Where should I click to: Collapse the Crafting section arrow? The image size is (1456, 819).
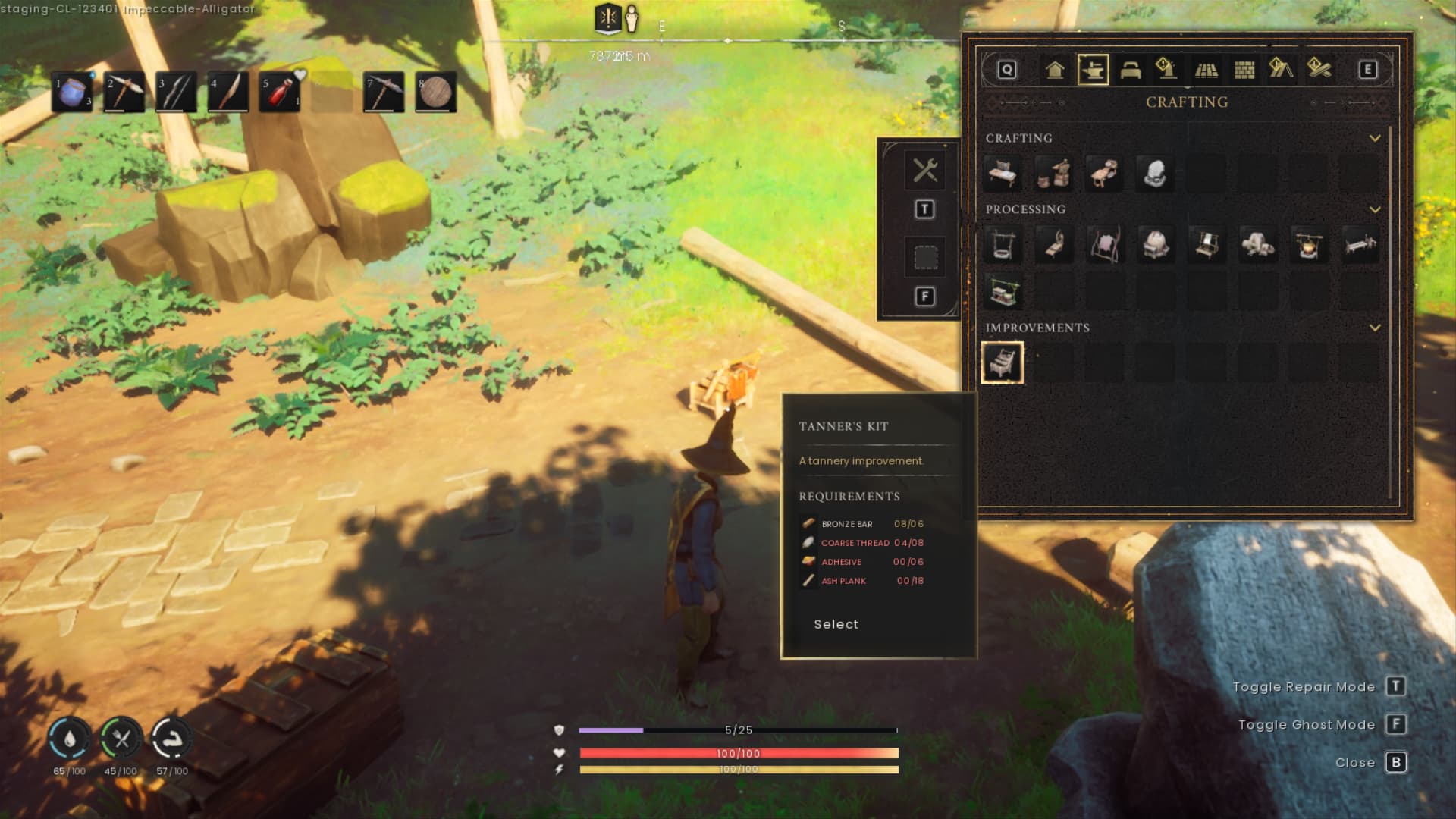[1375, 138]
